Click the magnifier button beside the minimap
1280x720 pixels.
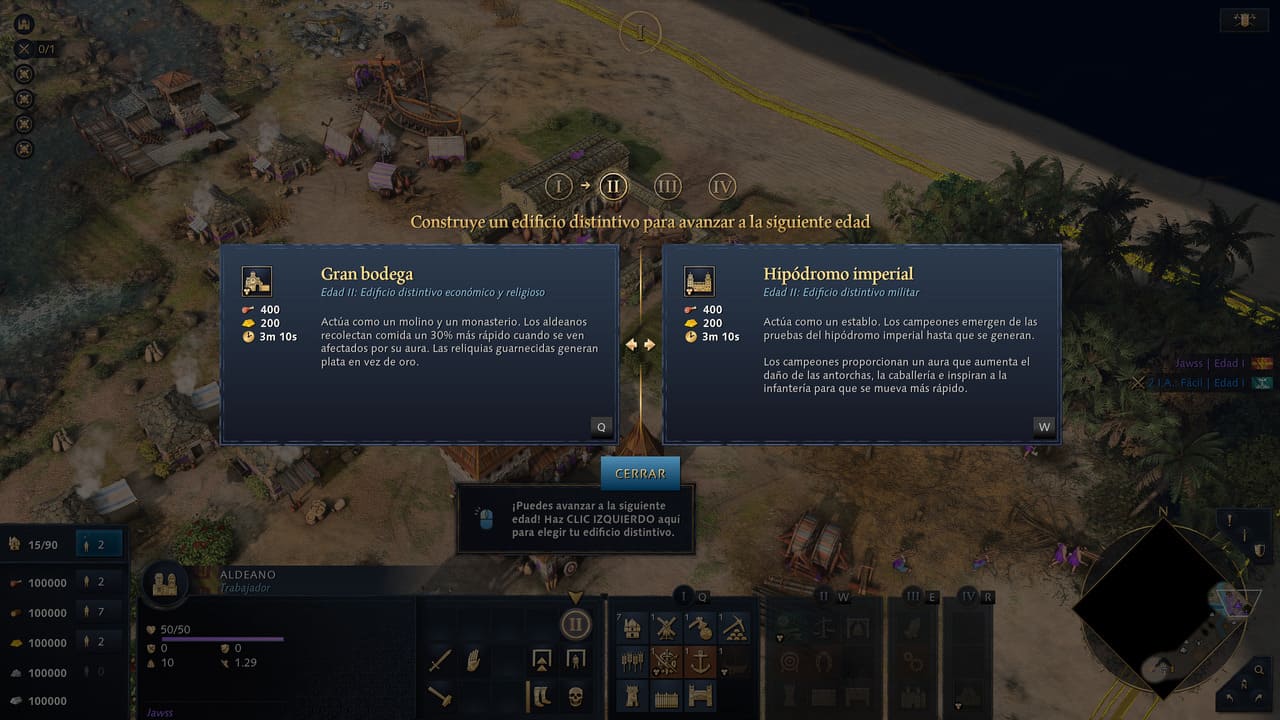click(1260, 672)
